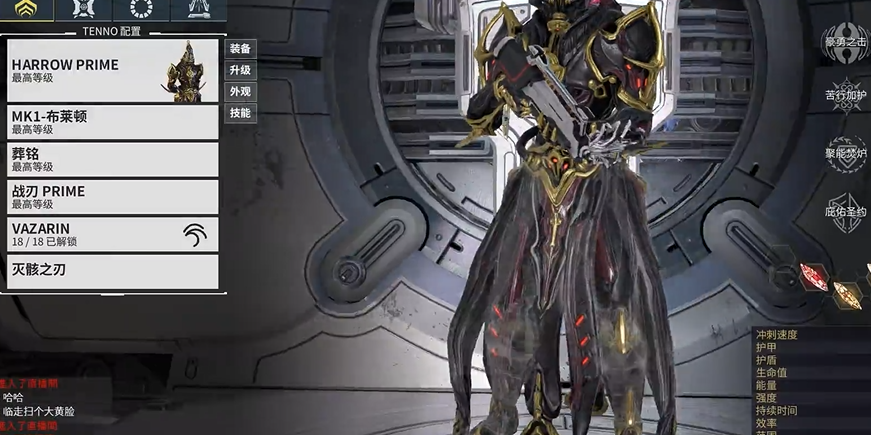Click the red hexagonal shard slot

click(x=814, y=275)
